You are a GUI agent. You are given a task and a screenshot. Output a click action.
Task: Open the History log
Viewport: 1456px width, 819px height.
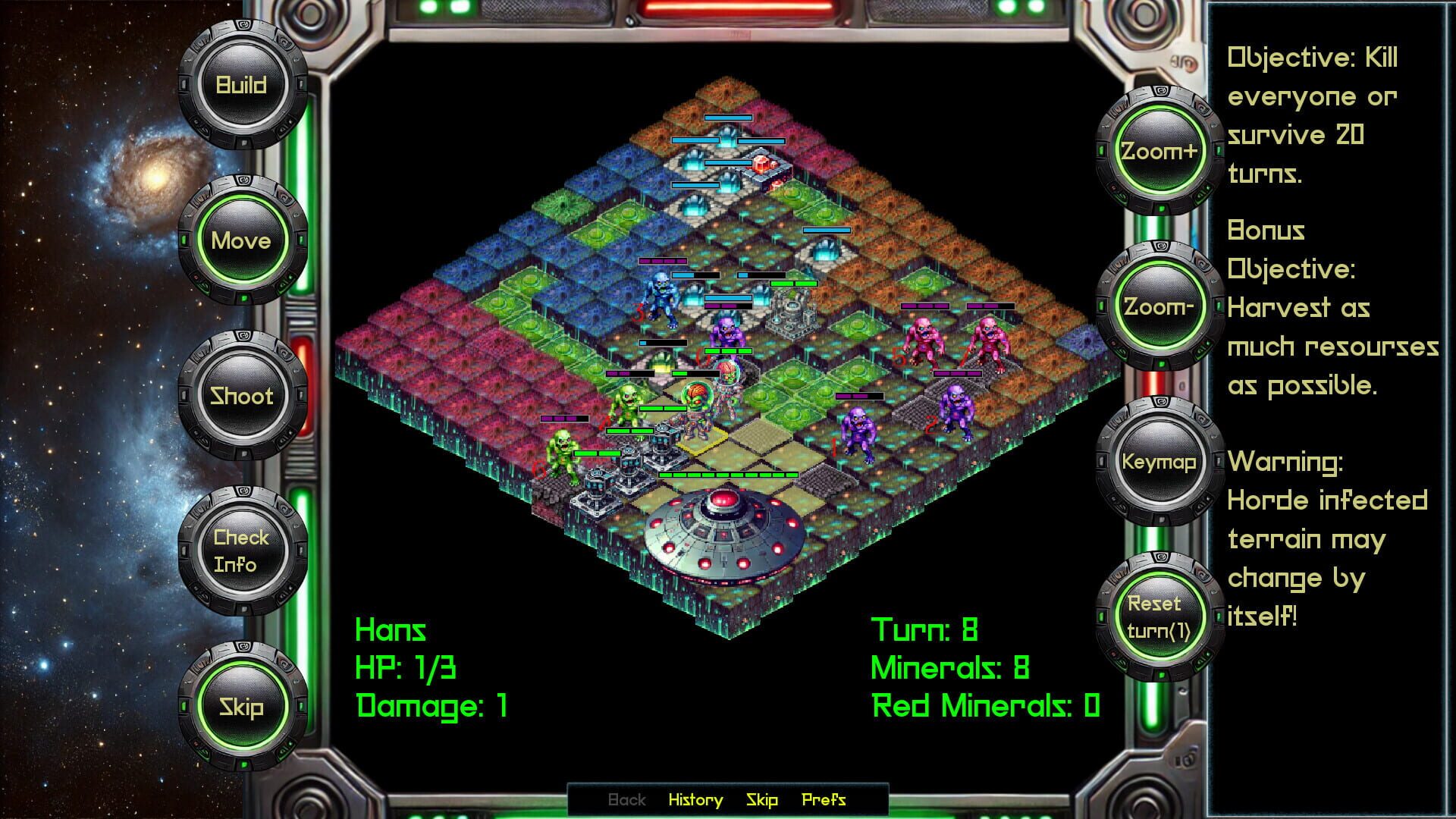pyautogui.click(x=695, y=799)
